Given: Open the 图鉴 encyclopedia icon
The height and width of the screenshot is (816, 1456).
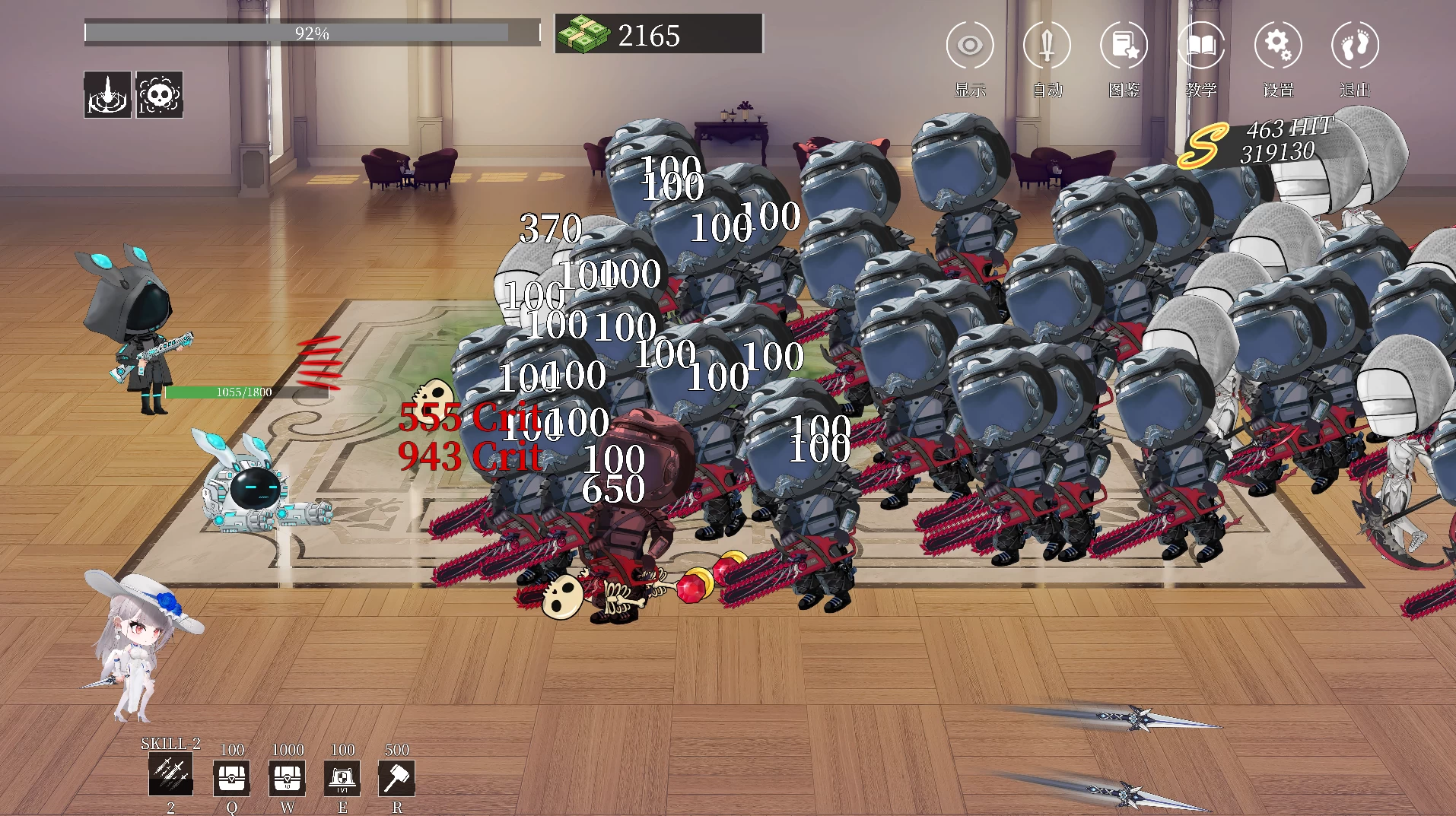Looking at the screenshot, I should (1124, 45).
